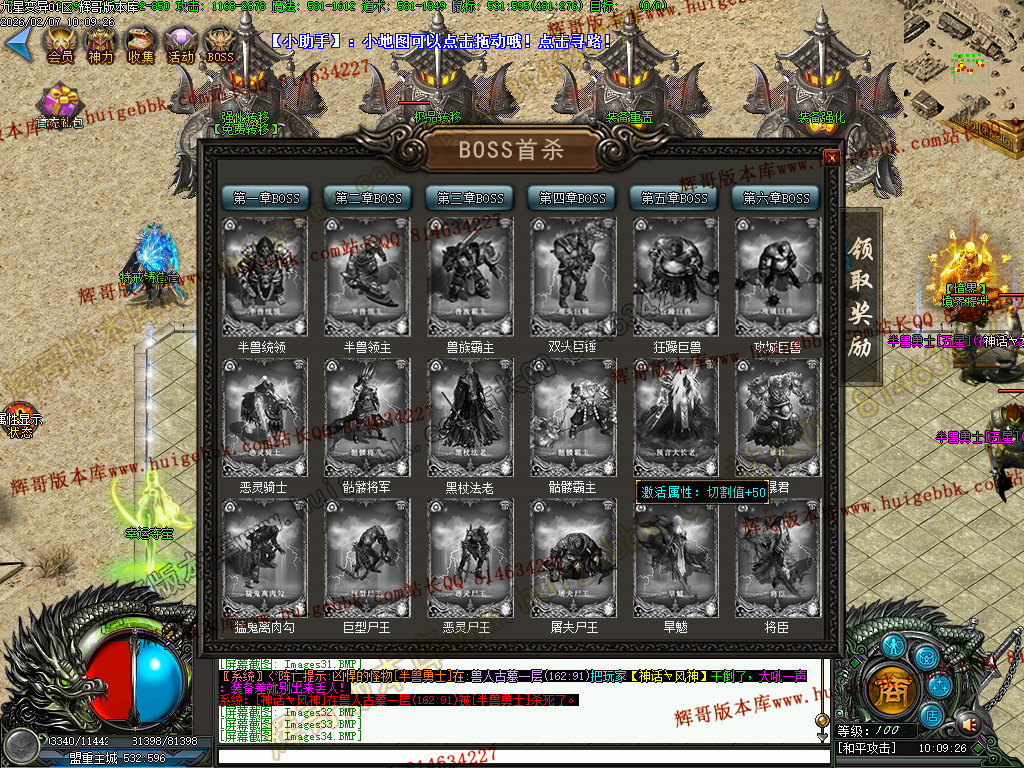Select the 第六章BOSS tab
The height and width of the screenshot is (768, 1024).
tap(776, 198)
